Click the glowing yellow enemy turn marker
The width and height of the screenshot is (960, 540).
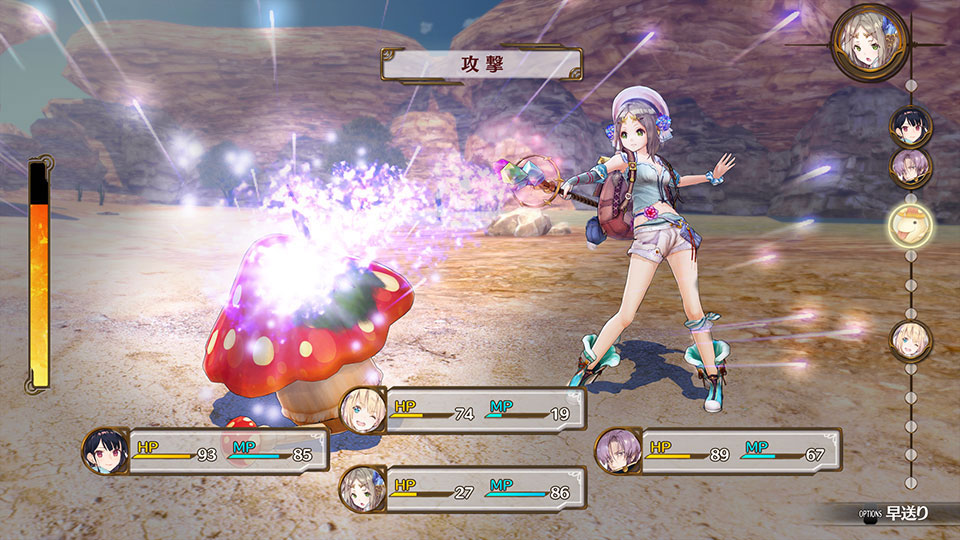point(910,224)
